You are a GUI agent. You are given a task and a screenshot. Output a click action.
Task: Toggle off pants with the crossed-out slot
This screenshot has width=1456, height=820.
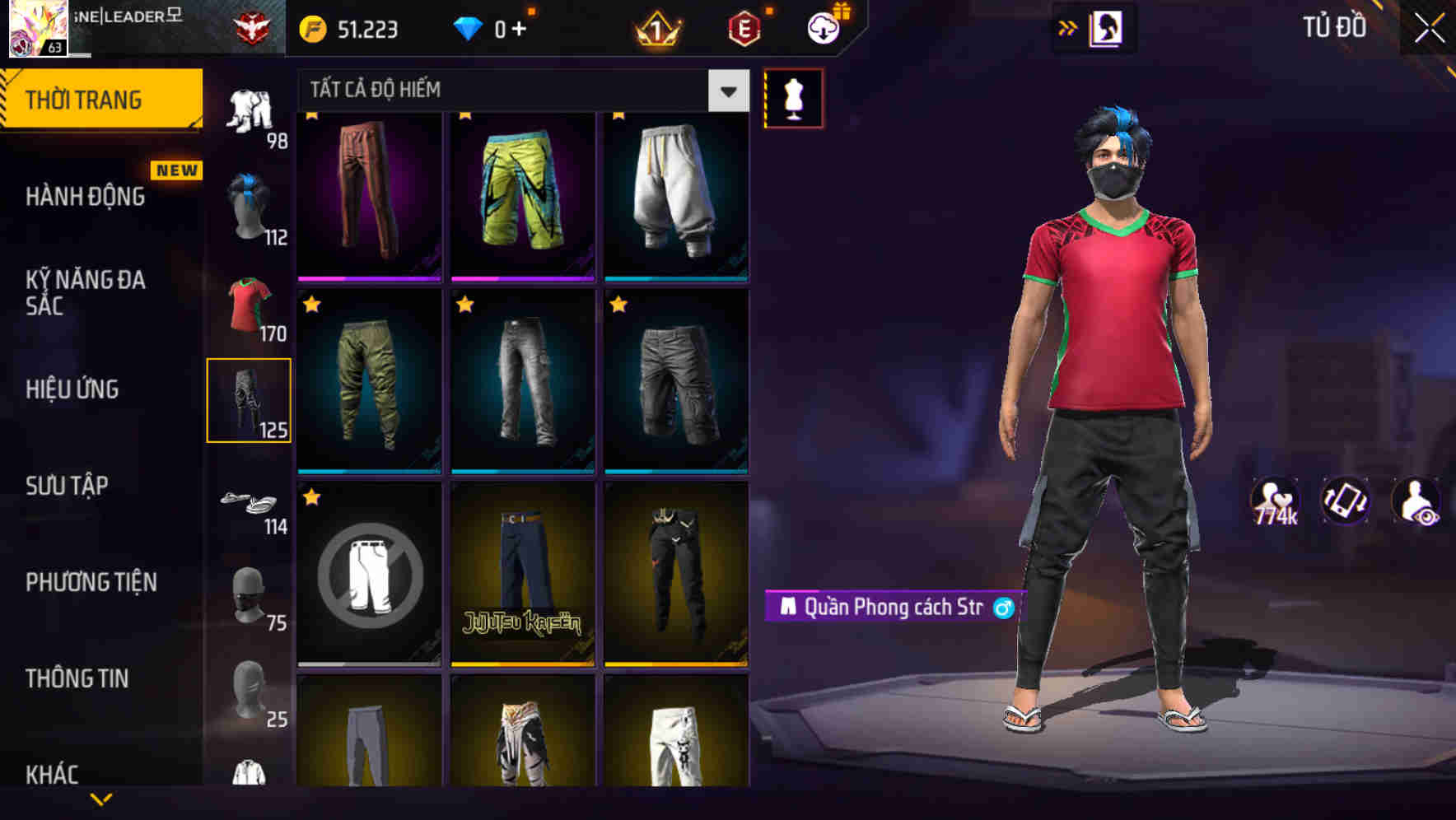tap(368, 574)
